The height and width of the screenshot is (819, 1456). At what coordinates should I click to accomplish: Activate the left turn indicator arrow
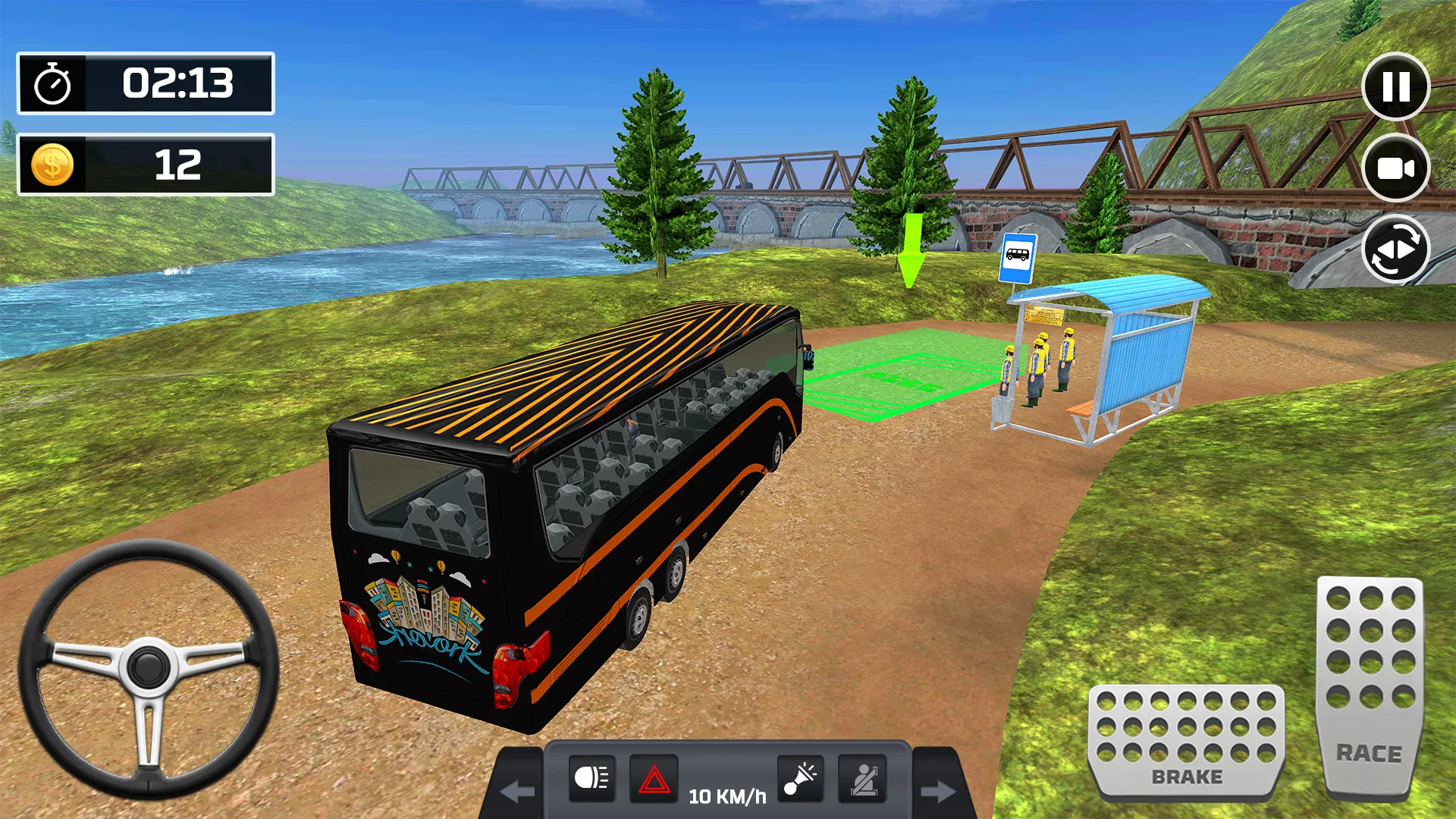[518, 792]
